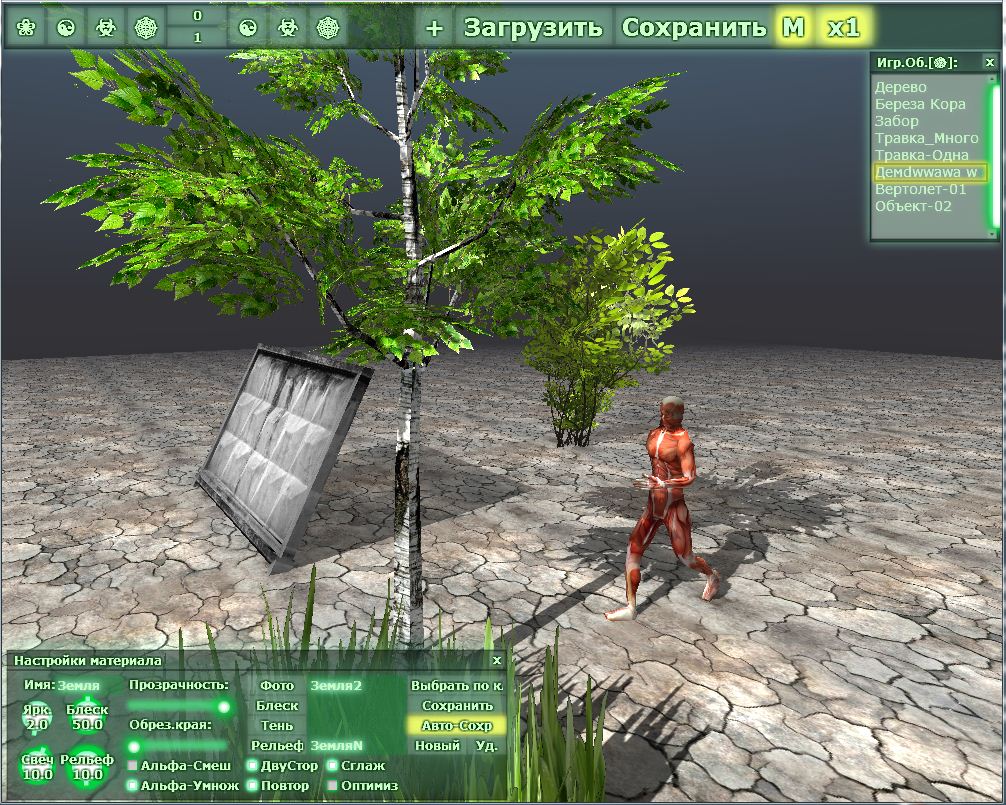Choose Береза Кора from the object list
Screen dimensions: 1006x805
click(x=920, y=104)
